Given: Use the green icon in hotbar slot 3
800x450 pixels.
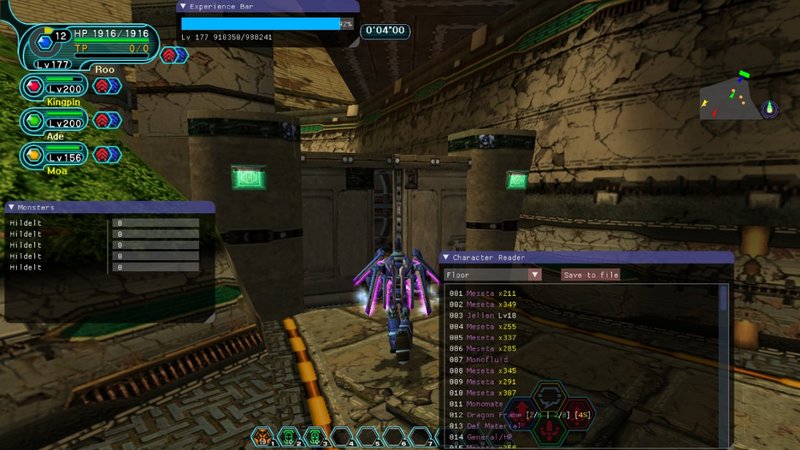Looking at the screenshot, I should coord(313,436).
